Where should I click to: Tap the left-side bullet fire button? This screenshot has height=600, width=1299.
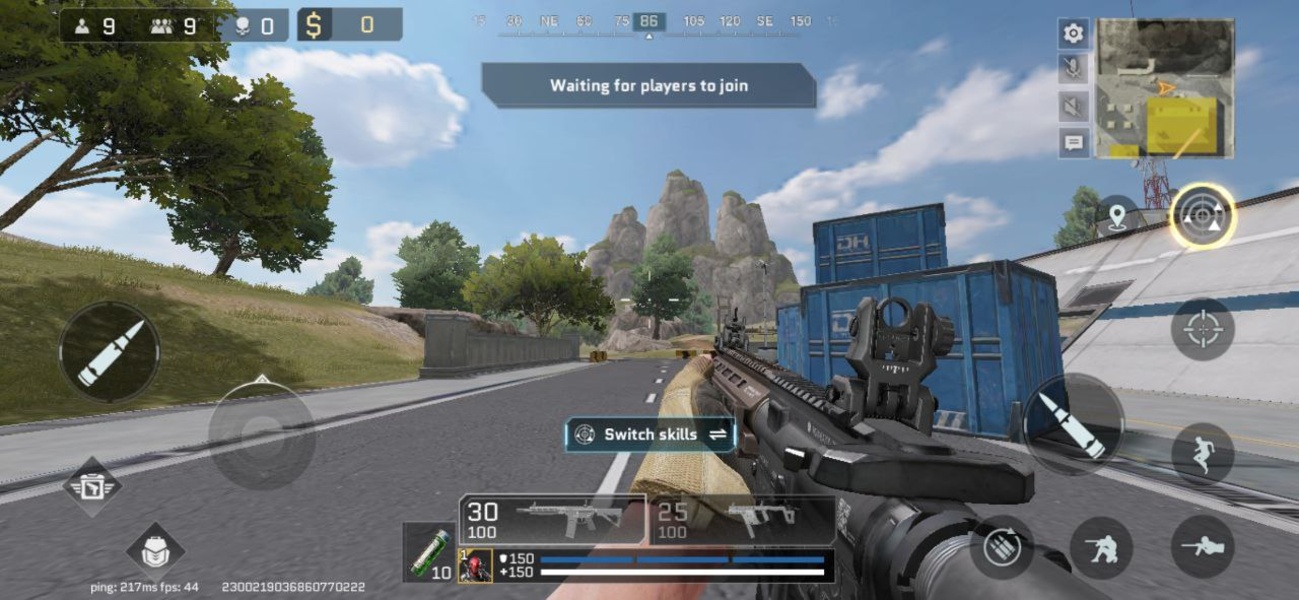(109, 352)
